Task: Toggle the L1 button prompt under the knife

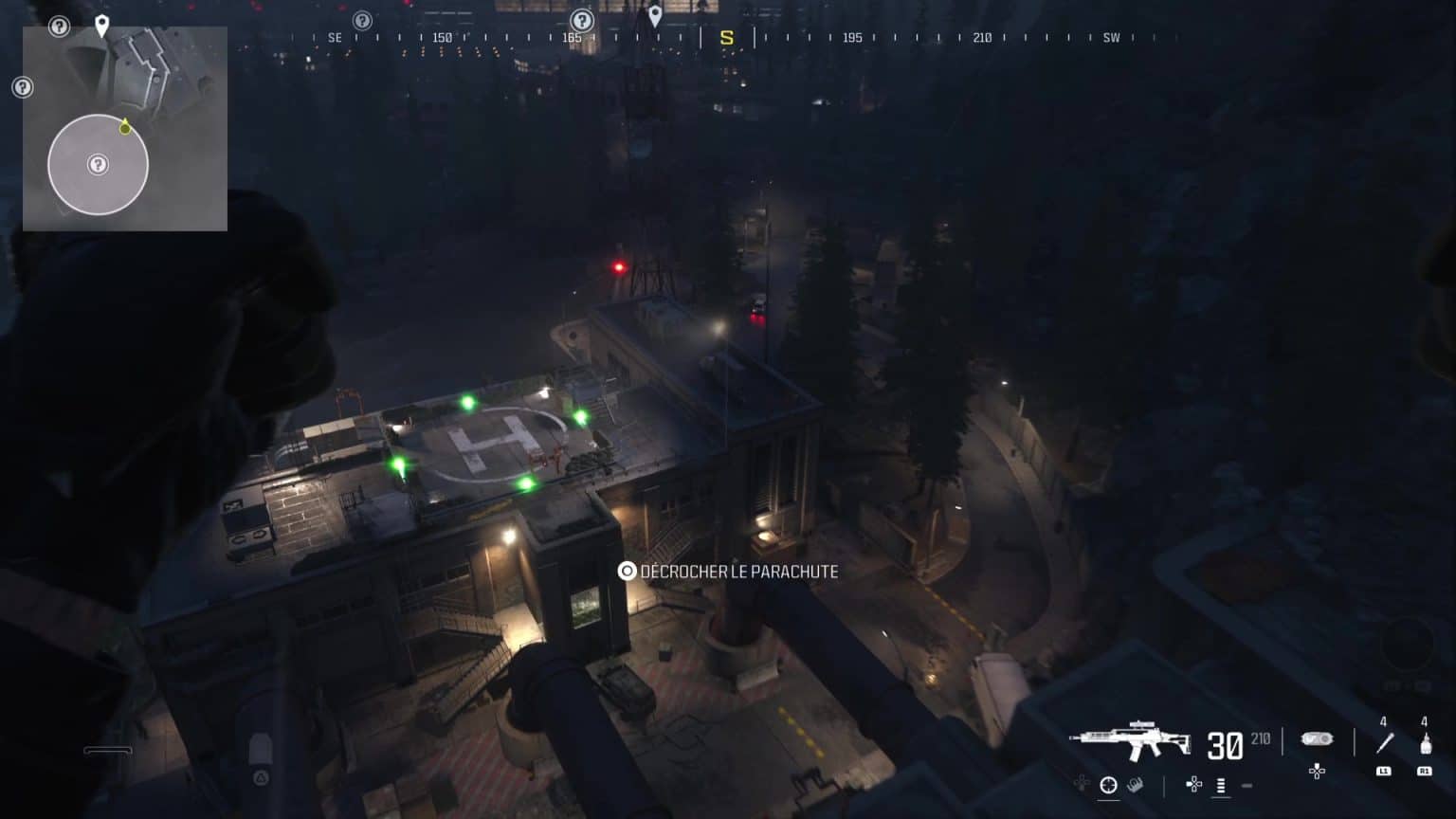Action: tap(1384, 771)
